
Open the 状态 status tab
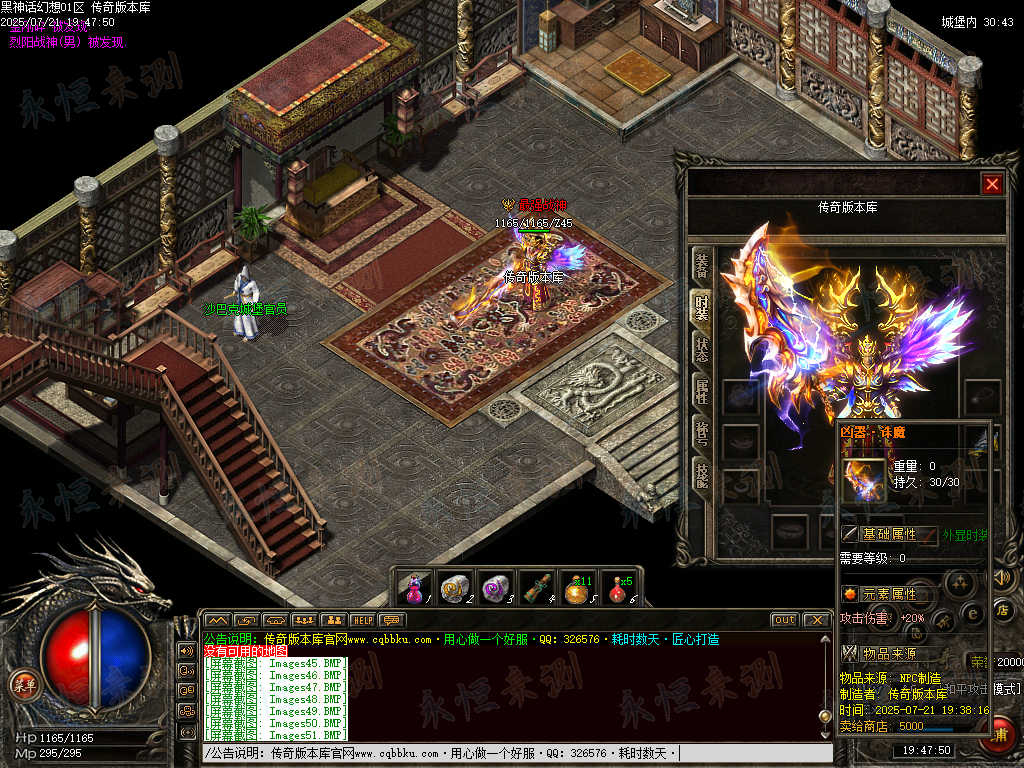pyautogui.click(x=702, y=350)
